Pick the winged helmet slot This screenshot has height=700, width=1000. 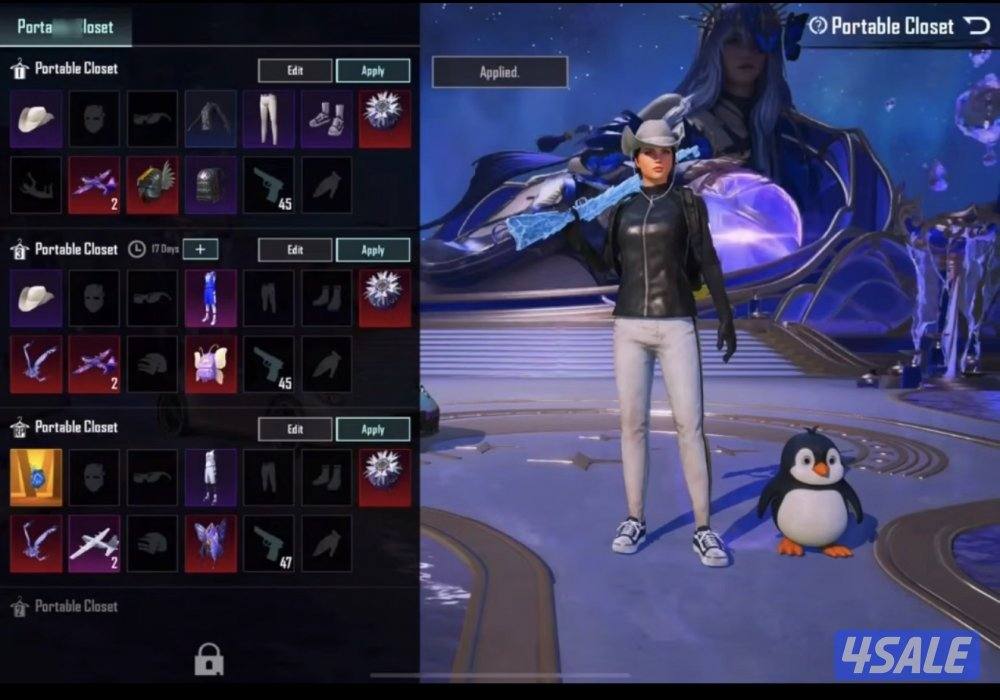click(x=152, y=185)
